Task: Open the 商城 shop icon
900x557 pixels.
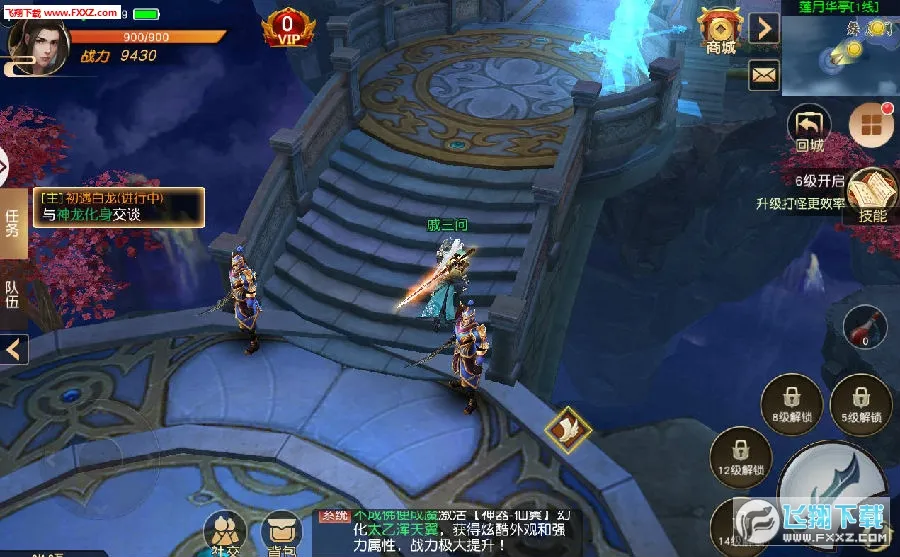Action: pyautogui.click(x=719, y=30)
